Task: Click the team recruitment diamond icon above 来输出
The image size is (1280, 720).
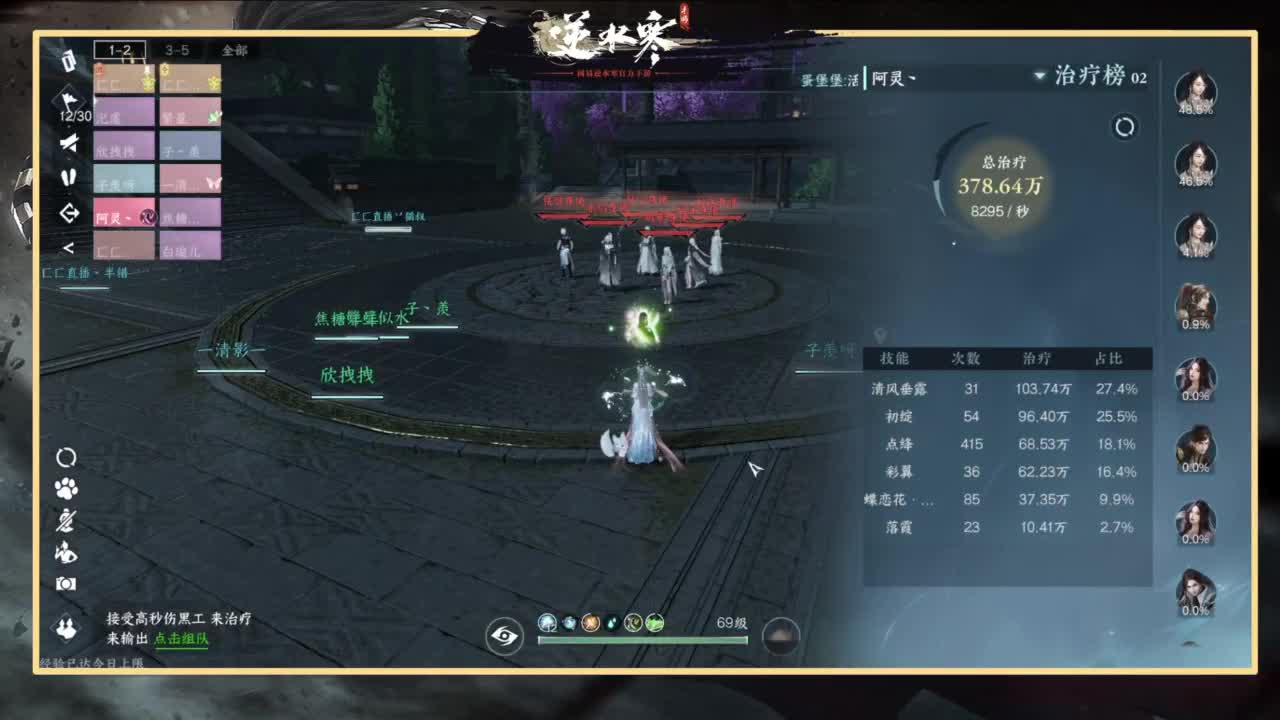Action: [x=67, y=628]
